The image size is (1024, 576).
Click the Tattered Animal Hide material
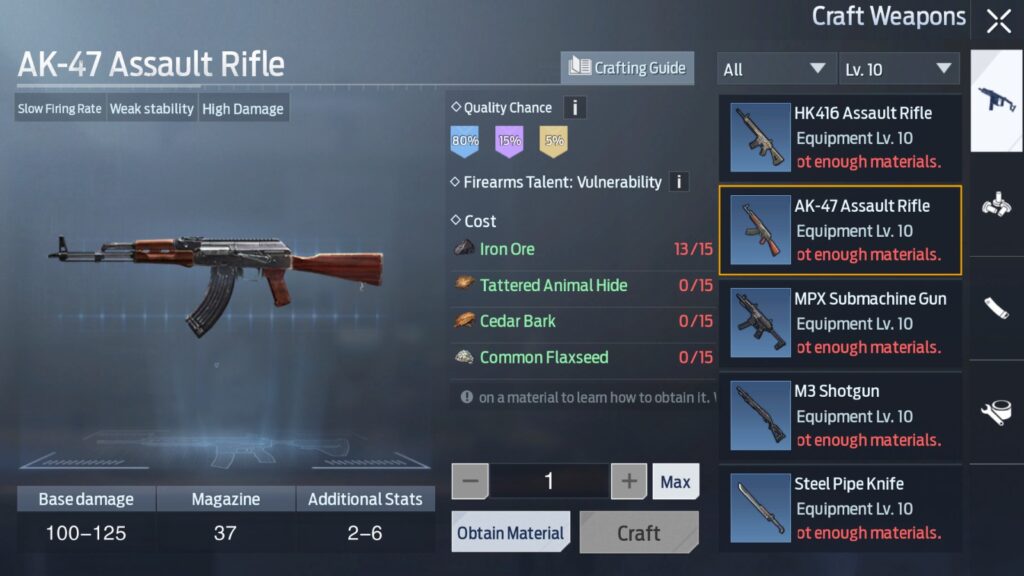tap(553, 285)
